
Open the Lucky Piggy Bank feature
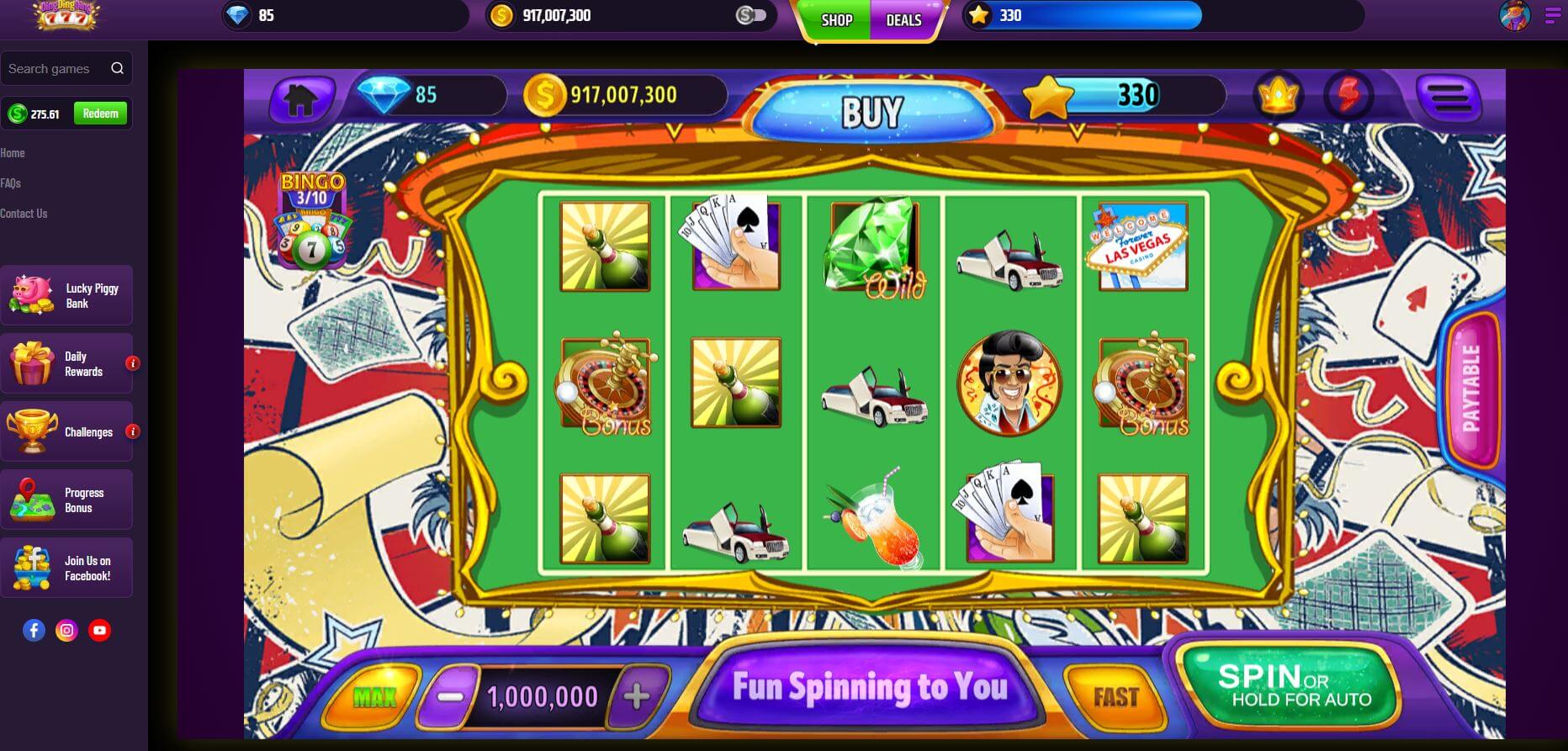click(x=67, y=295)
